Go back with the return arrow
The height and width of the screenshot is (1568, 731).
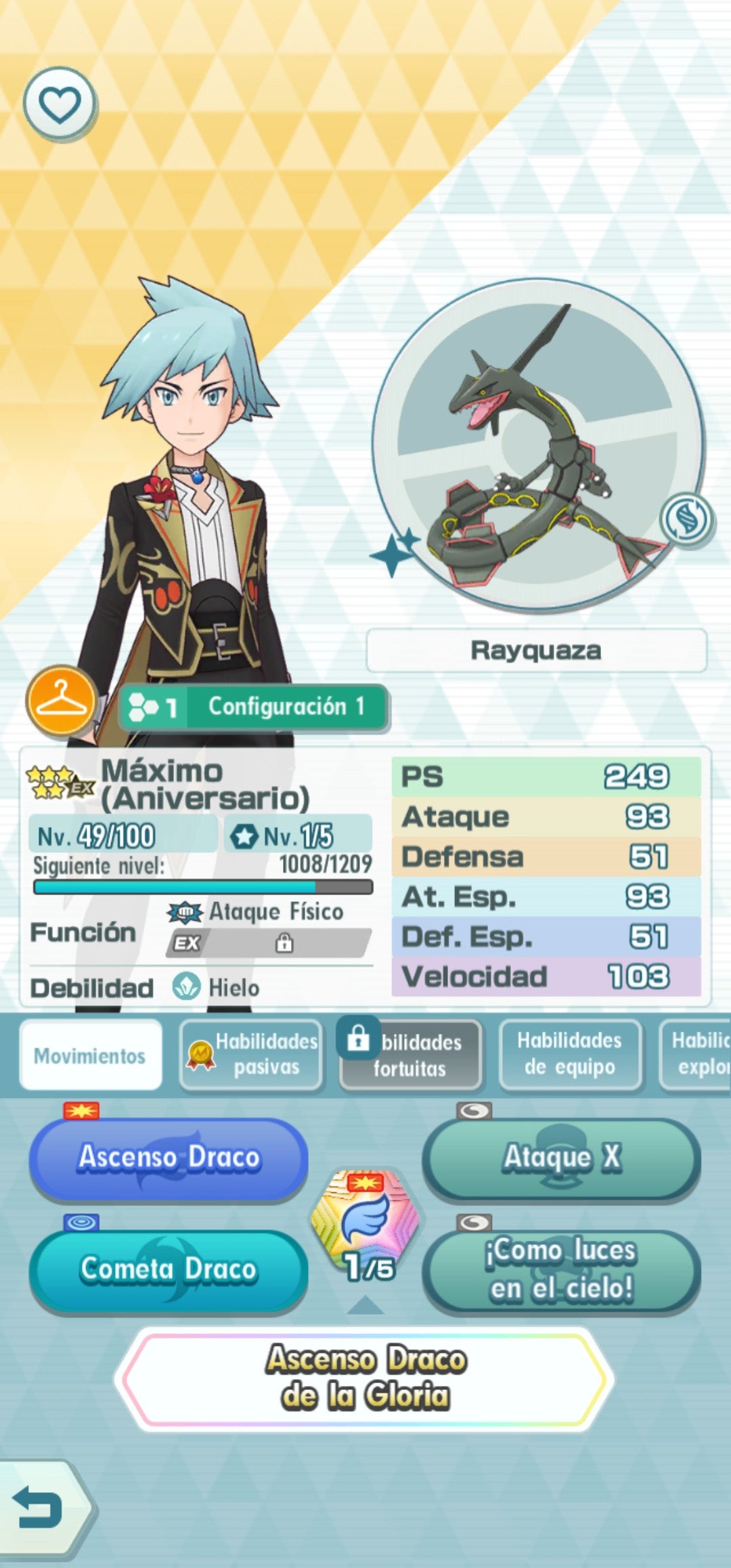point(39,1507)
